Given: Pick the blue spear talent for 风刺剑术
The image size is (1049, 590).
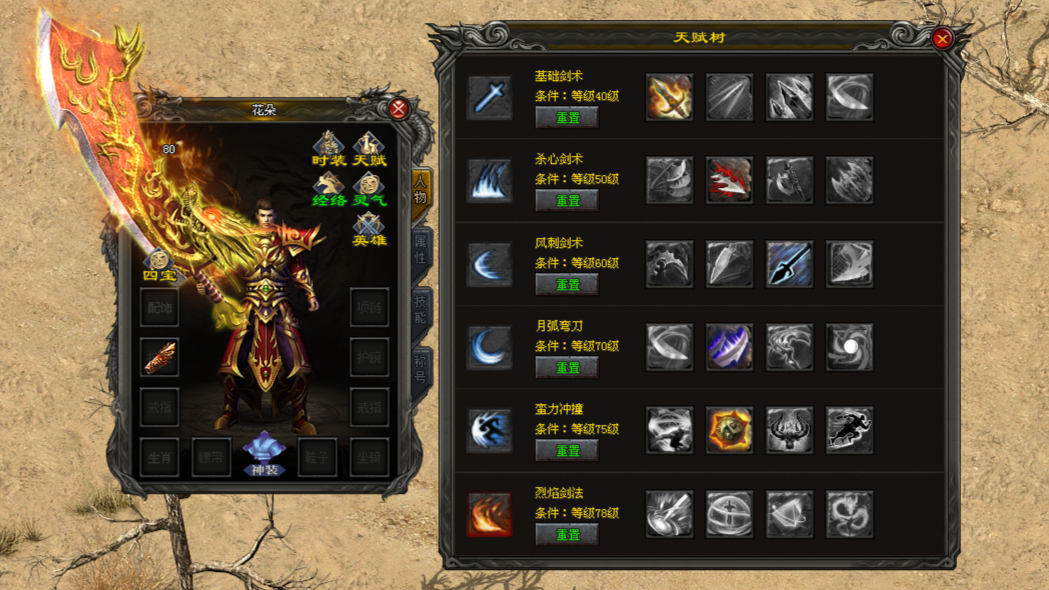Looking at the screenshot, I should [789, 264].
